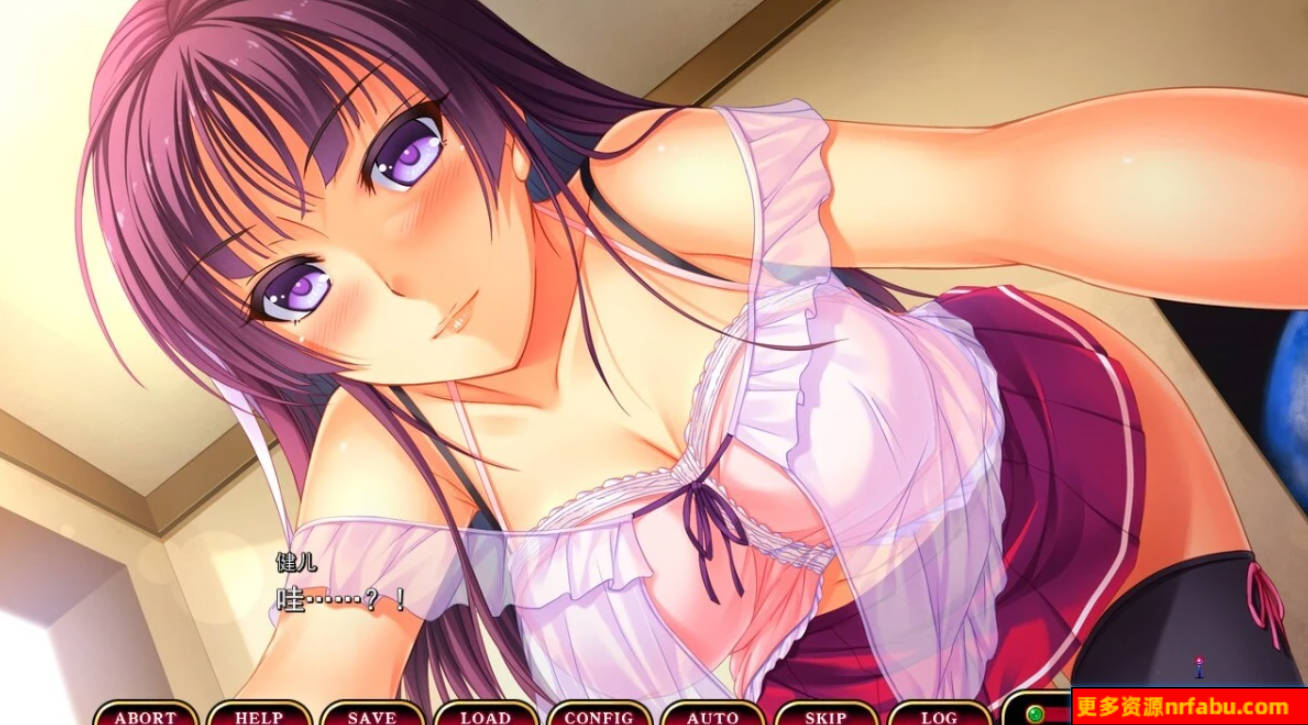
Task: Select the partially hidden rightmost menu button
Action: (x=1045, y=714)
